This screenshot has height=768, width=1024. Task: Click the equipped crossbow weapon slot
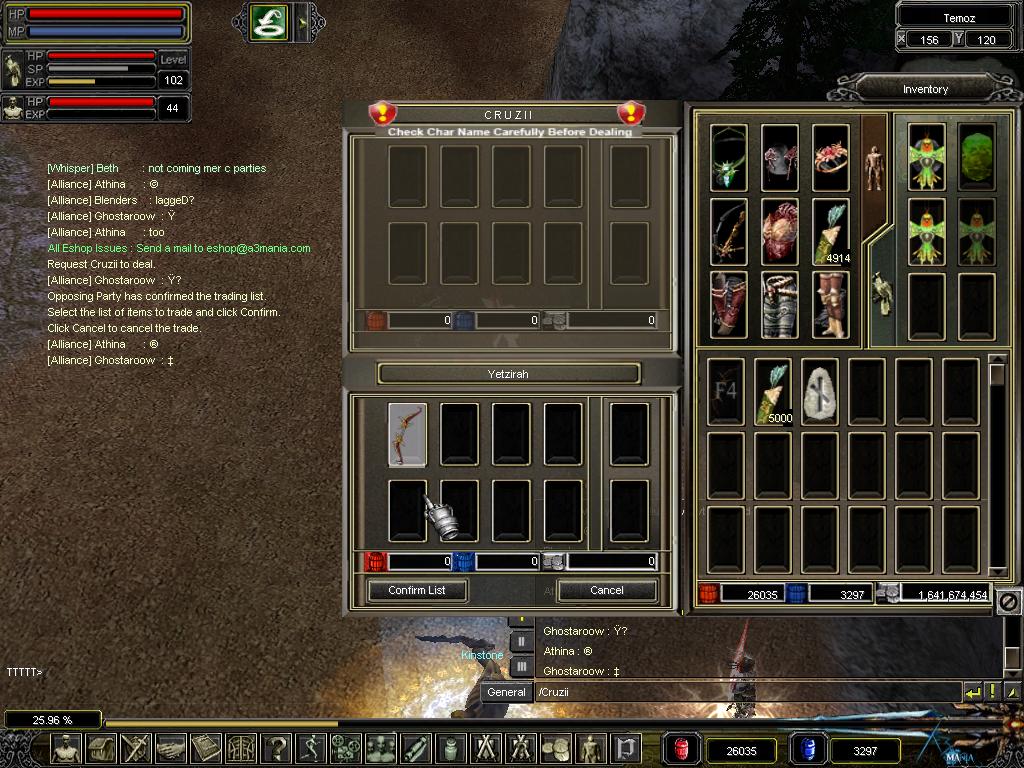[729, 231]
